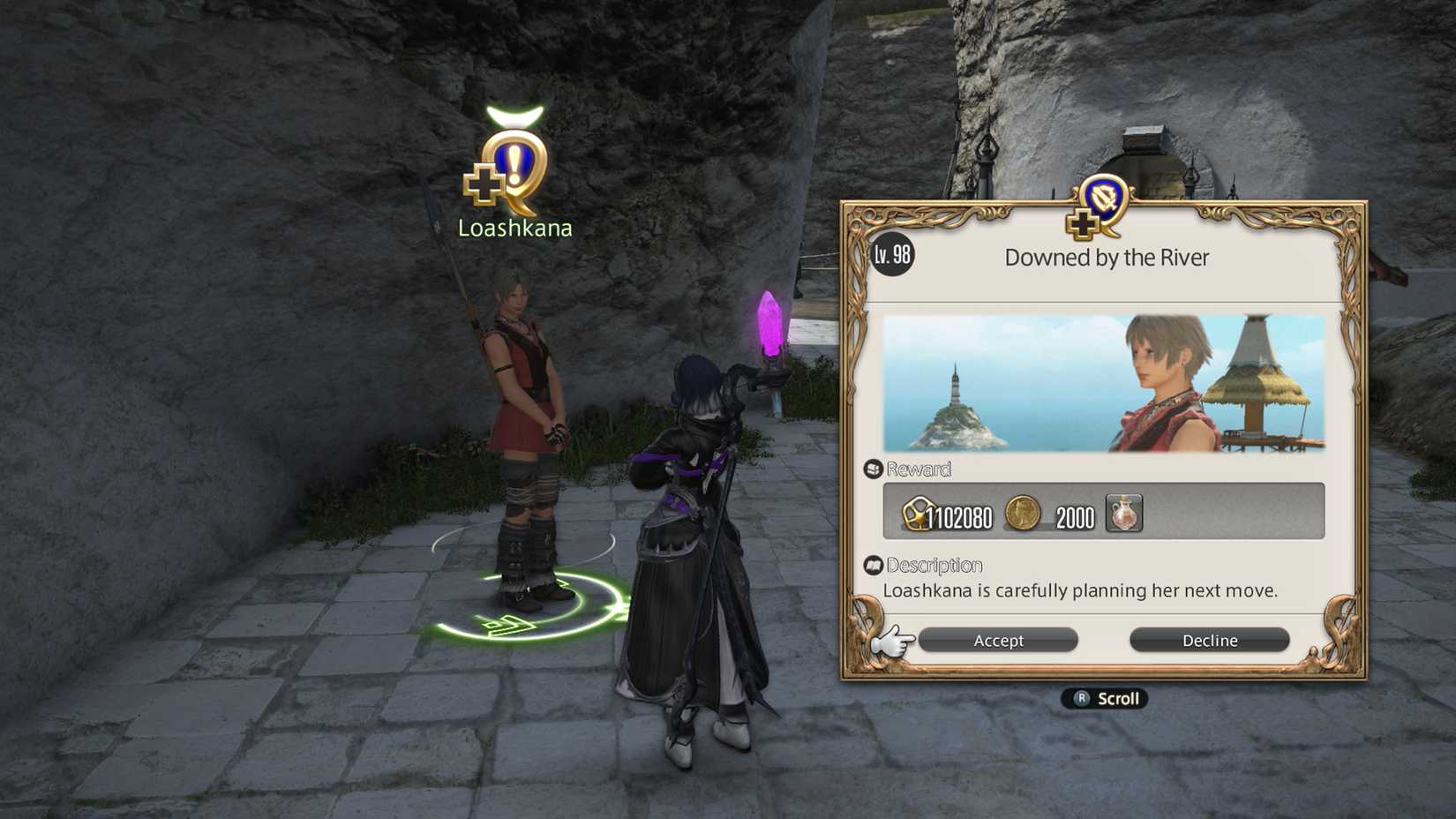Accept the quest
1456x819 pixels.
pos(998,640)
